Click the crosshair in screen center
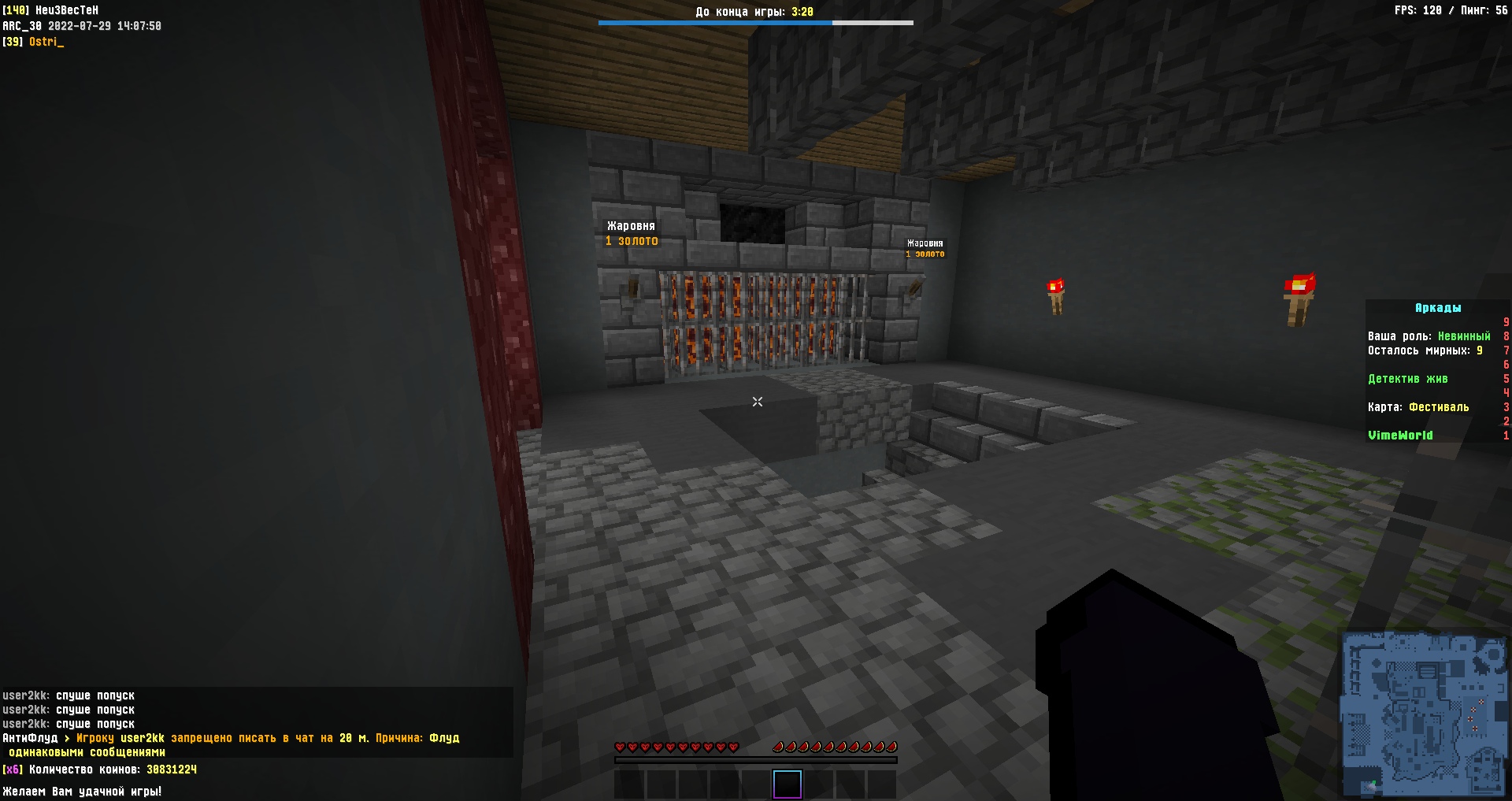The height and width of the screenshot is (801, 1512). click(x=756, y=402)
